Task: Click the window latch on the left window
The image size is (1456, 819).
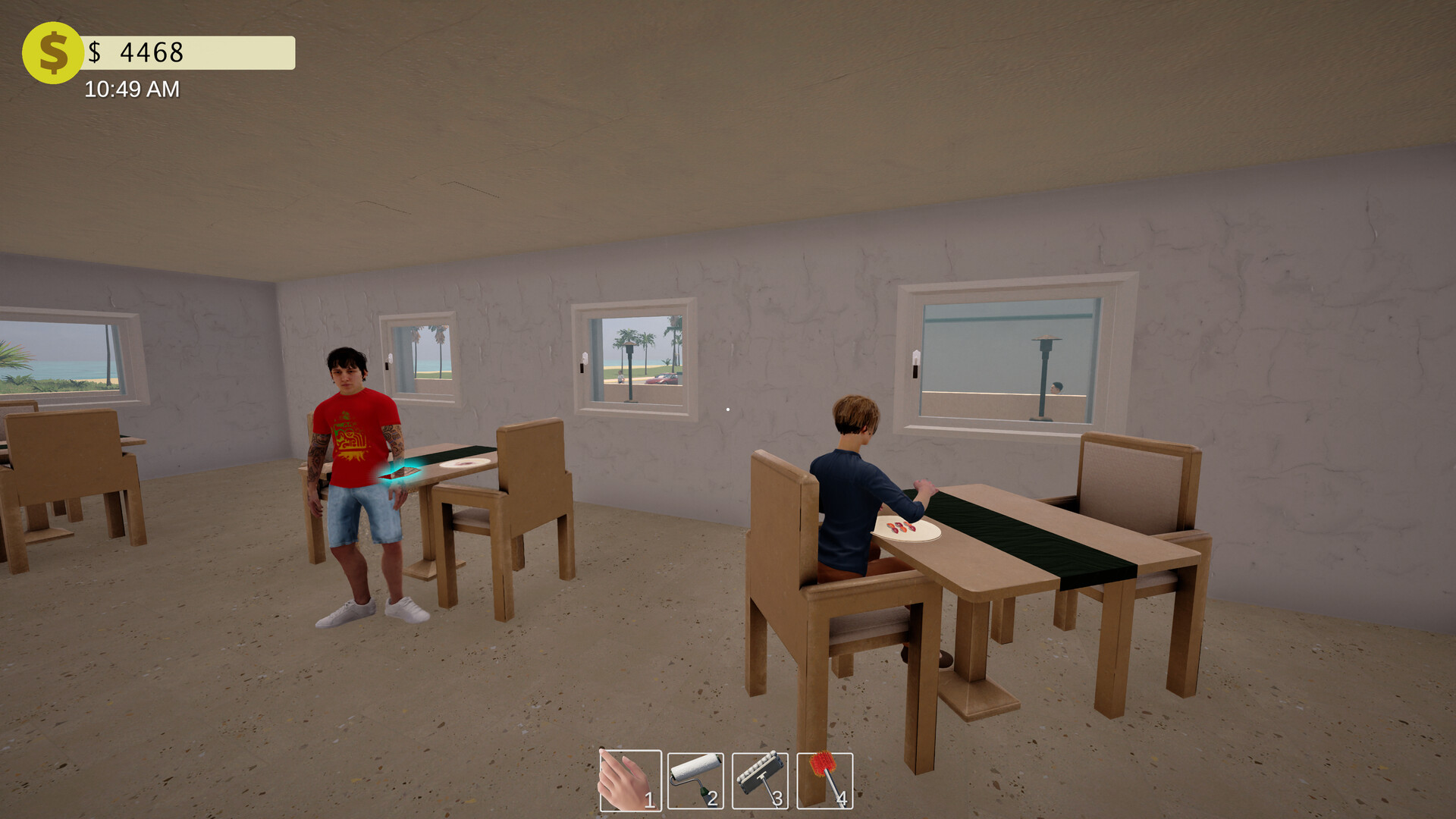Action: coord(389,359)
